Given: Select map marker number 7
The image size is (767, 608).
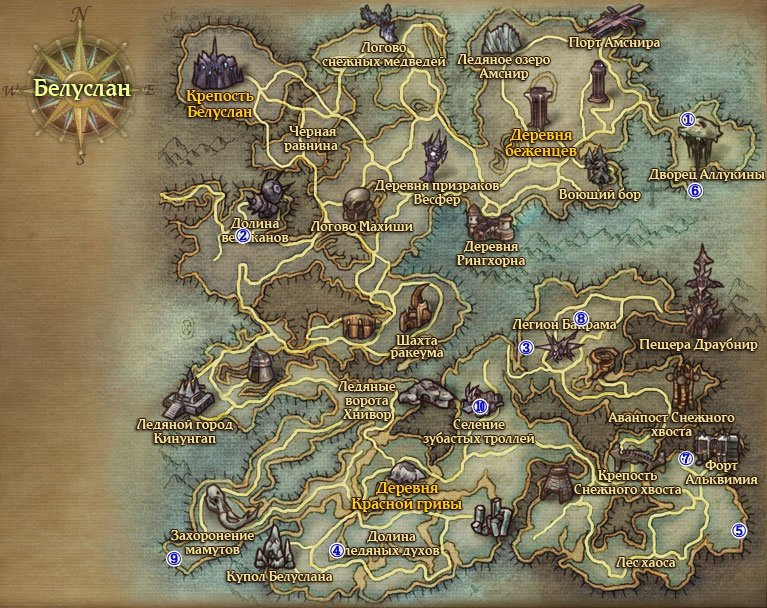Looking at the screenshot, I should [x=685, y=459].
